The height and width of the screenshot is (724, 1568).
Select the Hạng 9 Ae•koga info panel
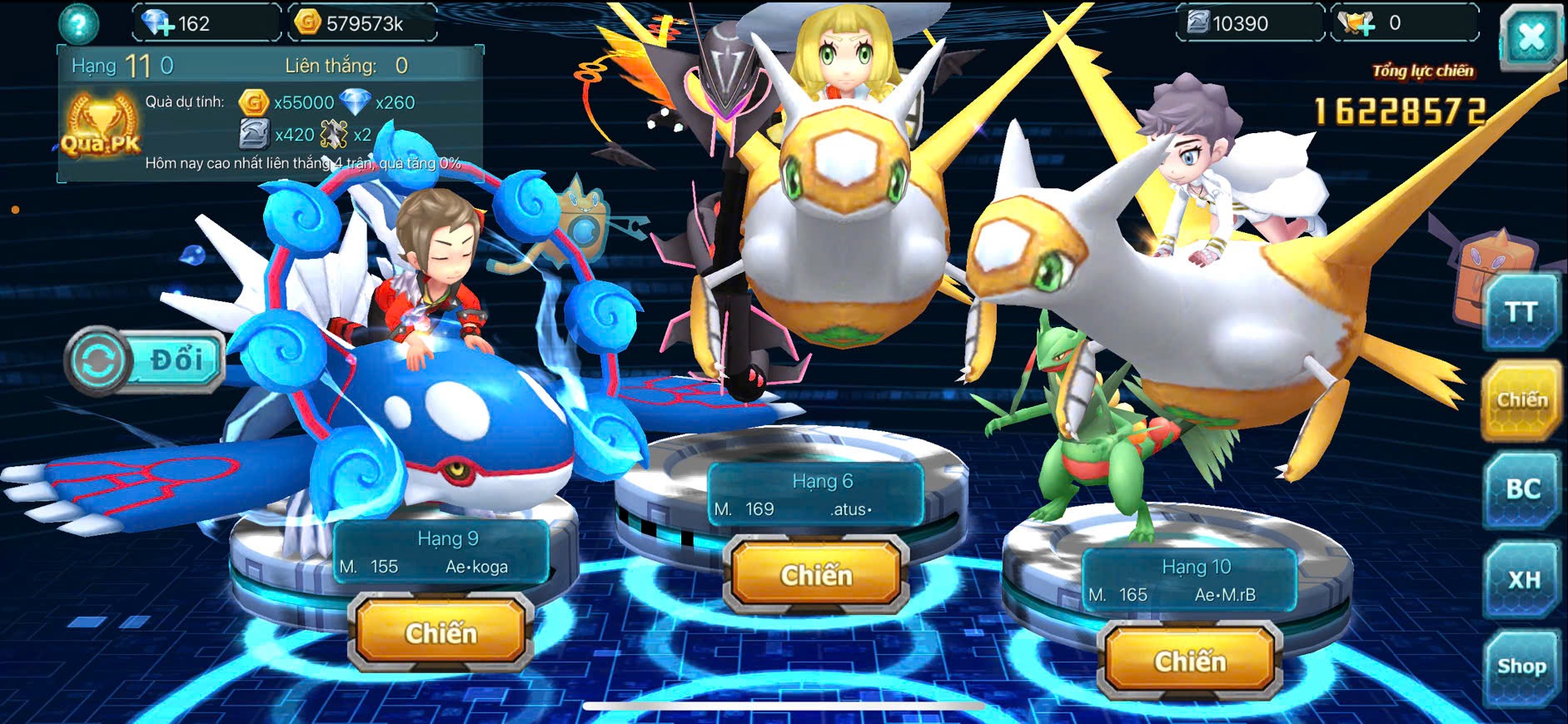441,553
